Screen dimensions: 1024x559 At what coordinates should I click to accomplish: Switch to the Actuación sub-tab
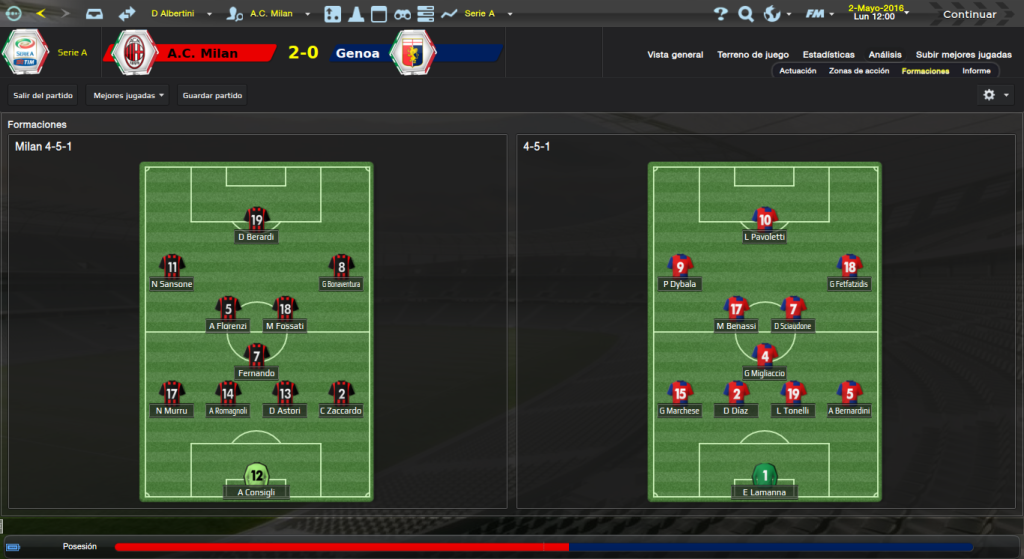[798, 71]
